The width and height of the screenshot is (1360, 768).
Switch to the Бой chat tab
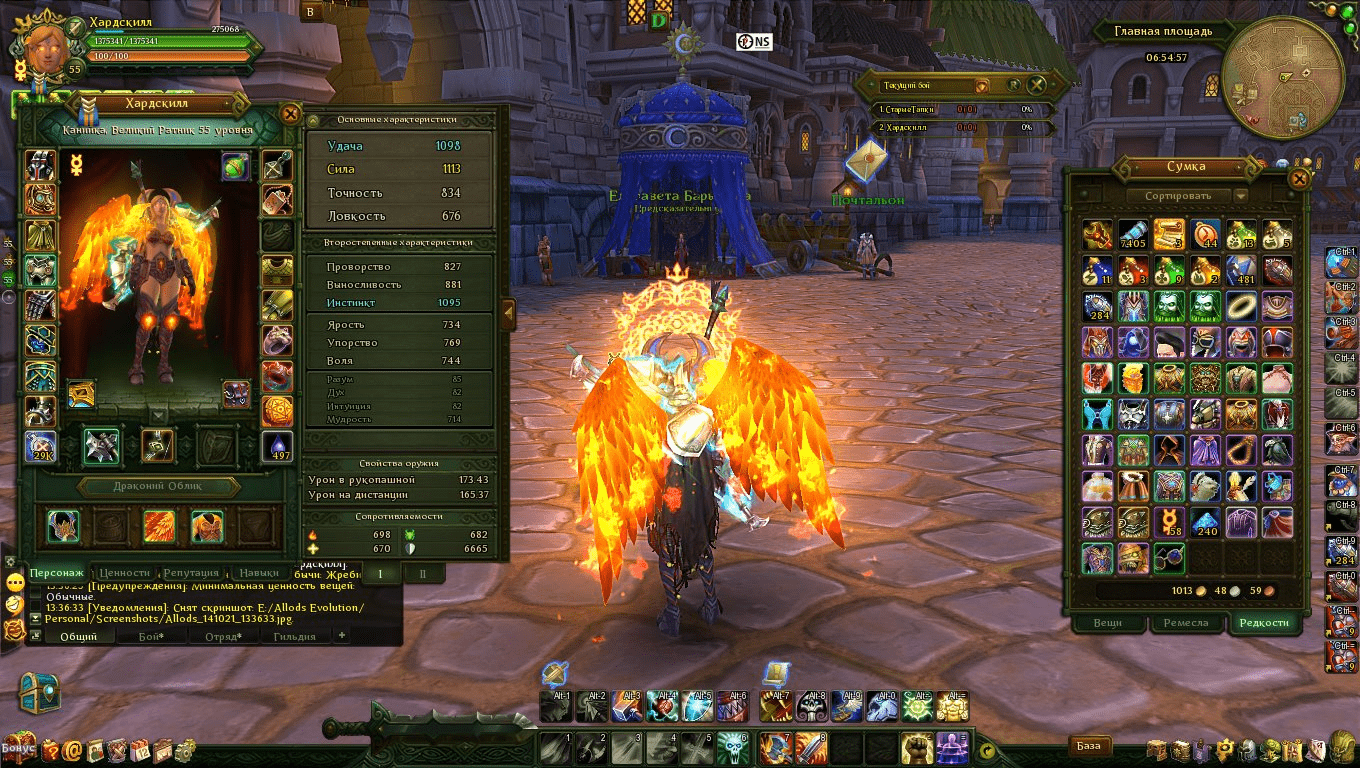[x=149, y=636]
